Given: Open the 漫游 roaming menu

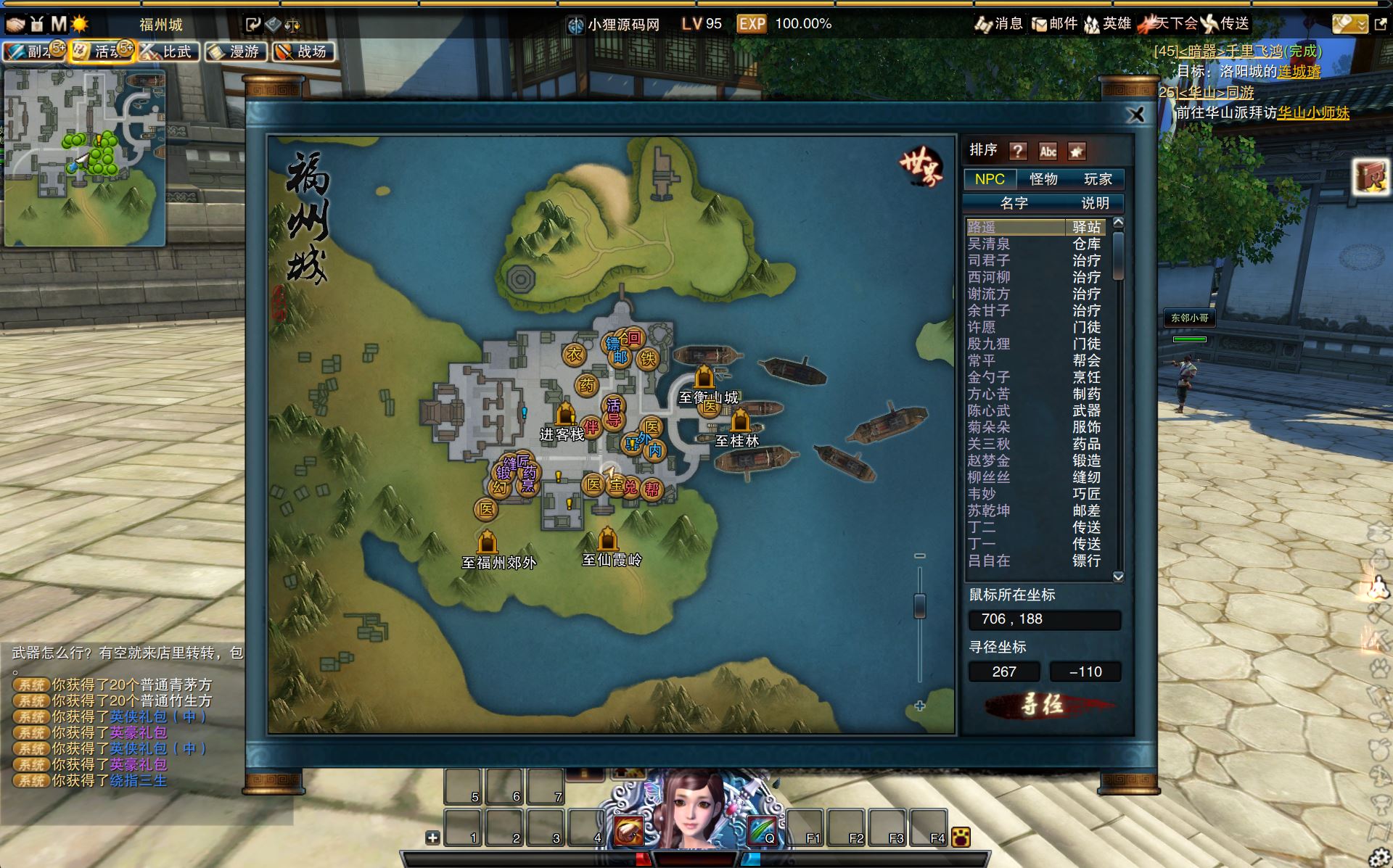Looking at the screenshot, I should tap(237, 51).
